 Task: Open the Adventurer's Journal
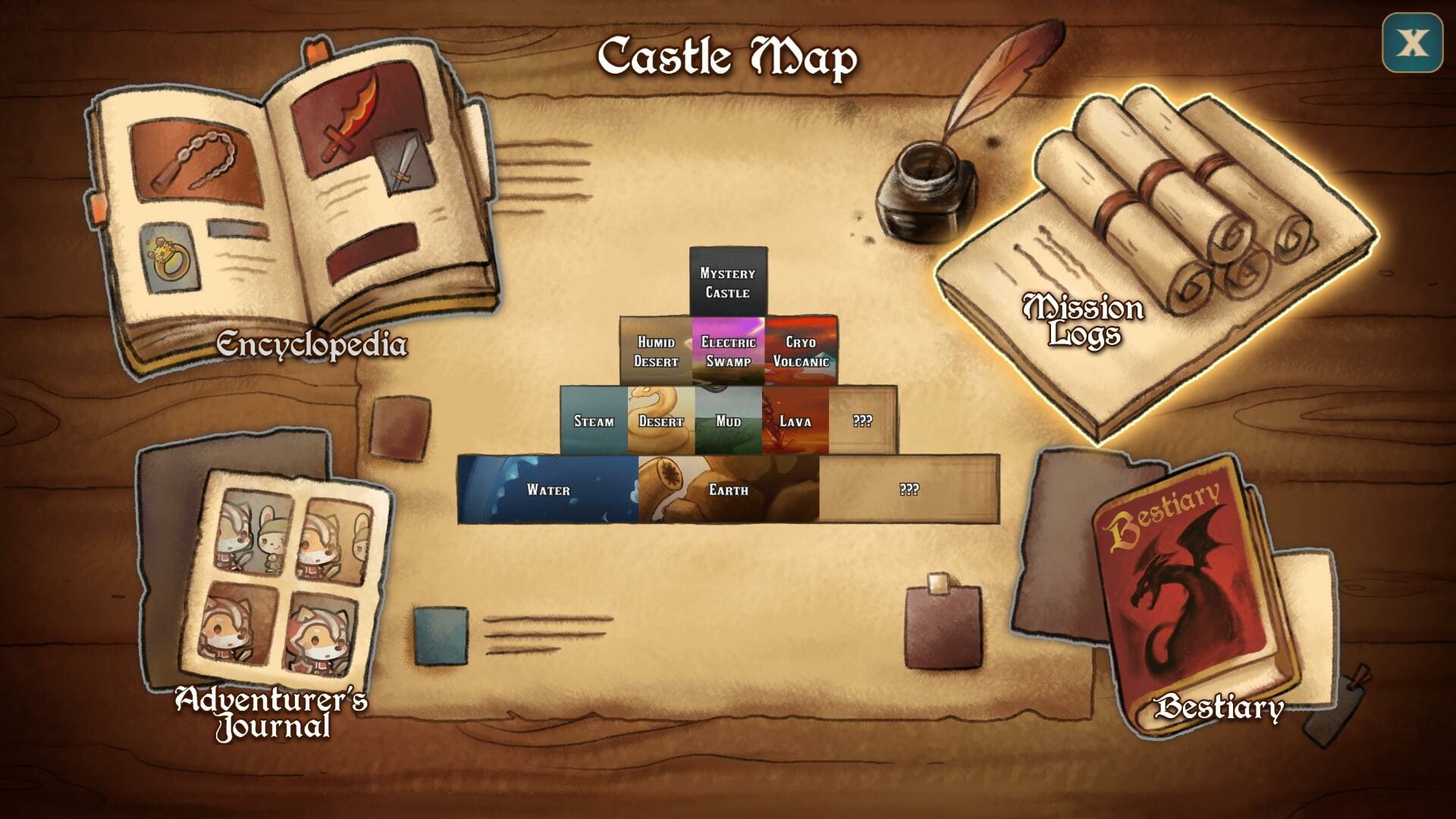click(x=281, y=584)
